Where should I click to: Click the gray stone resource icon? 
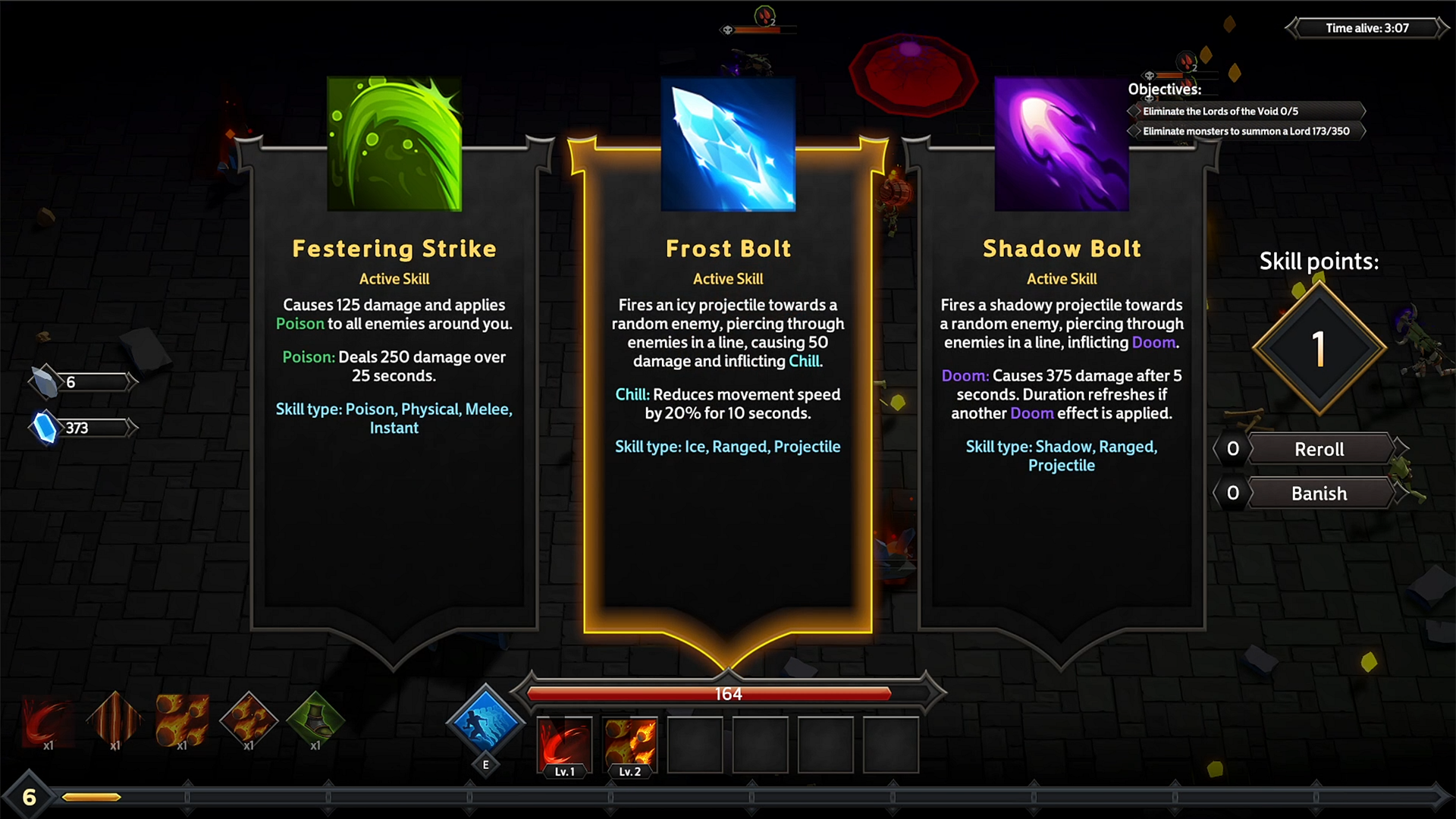click(x=45, y=380)
